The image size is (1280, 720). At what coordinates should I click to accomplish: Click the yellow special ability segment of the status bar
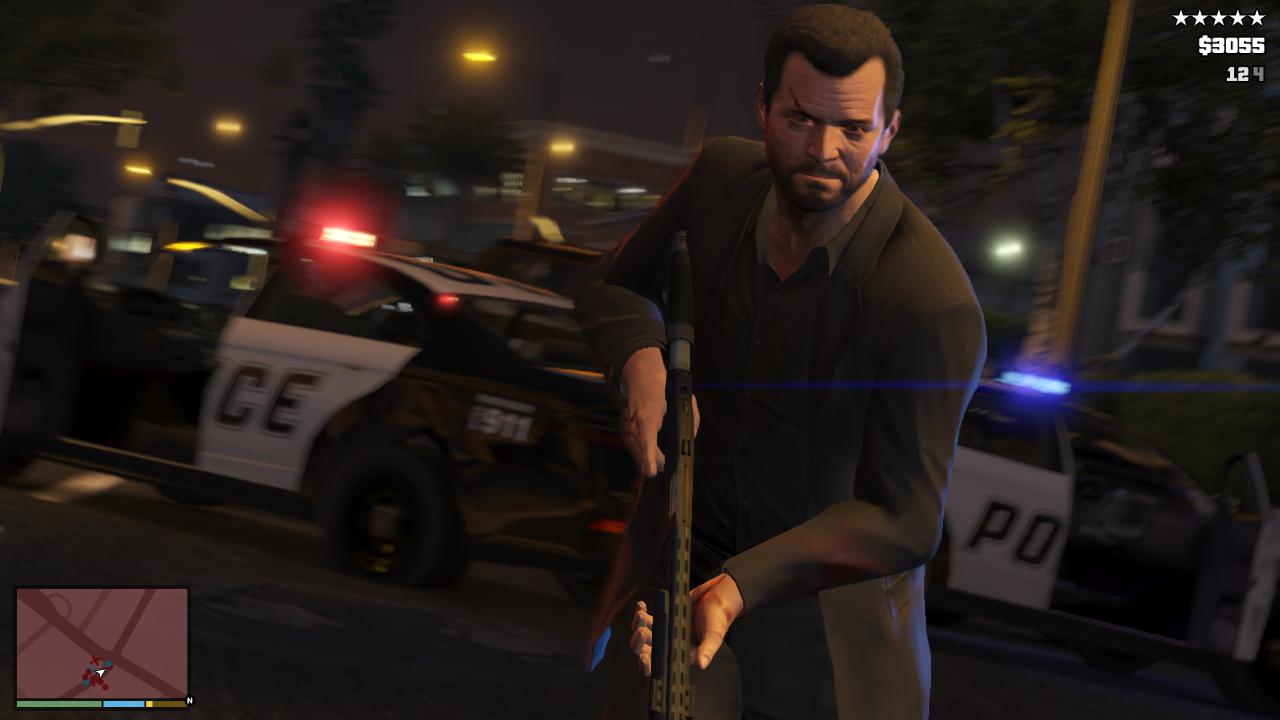[150, 704]
